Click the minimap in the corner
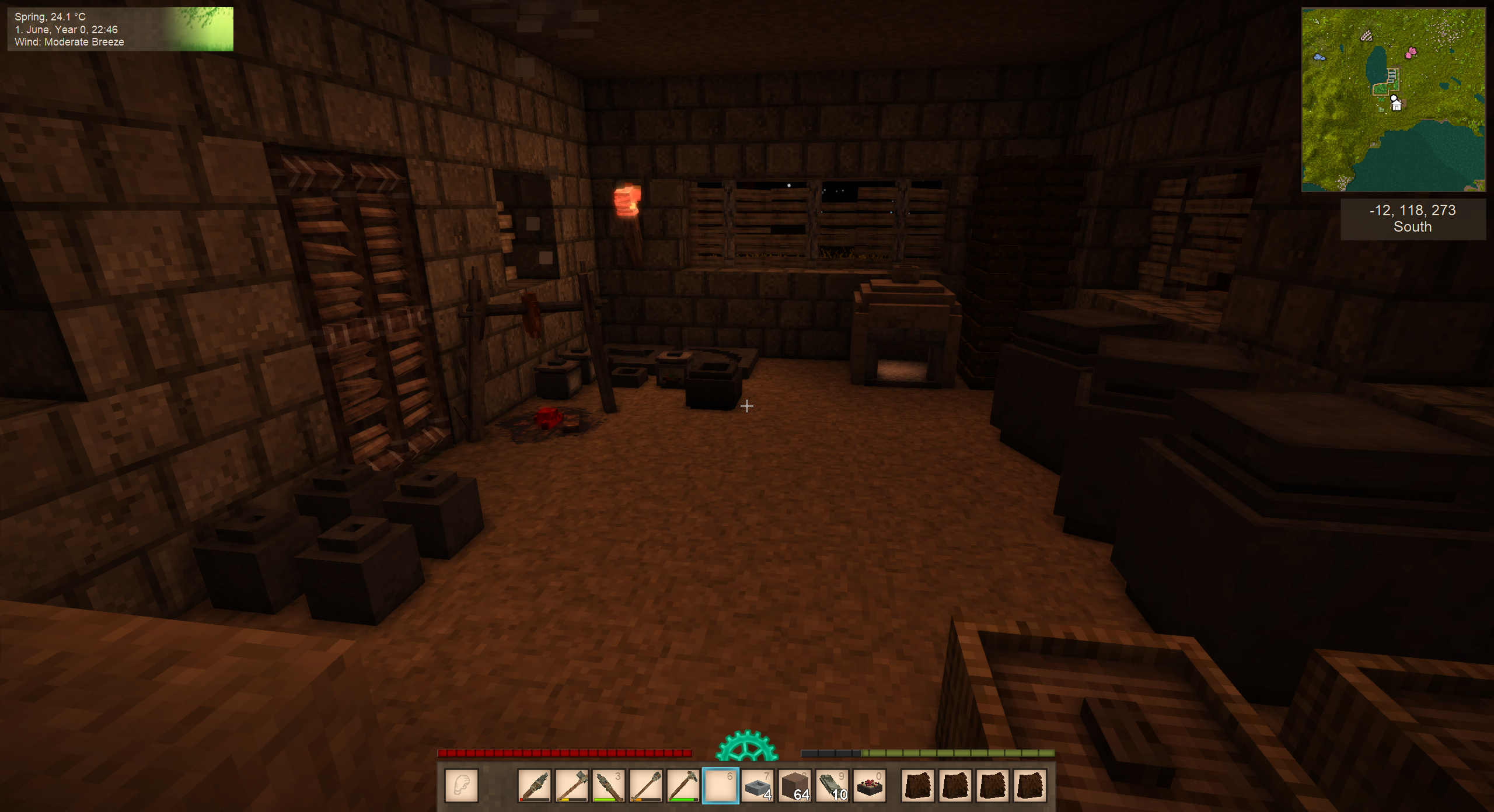The height and width of the screenshot is (812, 1494). pyautogui.click(x=1393, y=99)
